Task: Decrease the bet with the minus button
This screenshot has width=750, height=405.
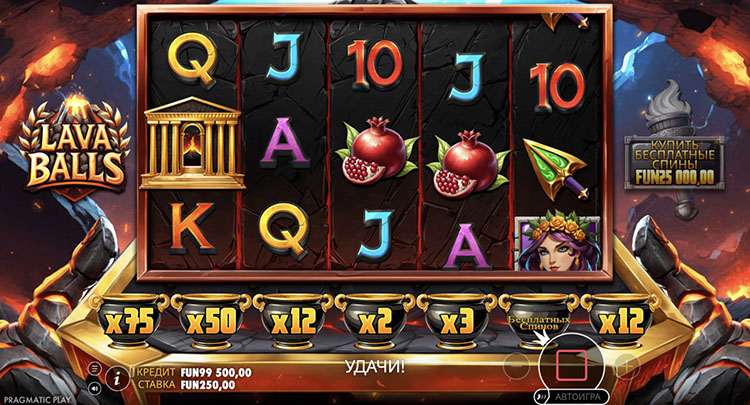Action: click(x=515, y=365)
